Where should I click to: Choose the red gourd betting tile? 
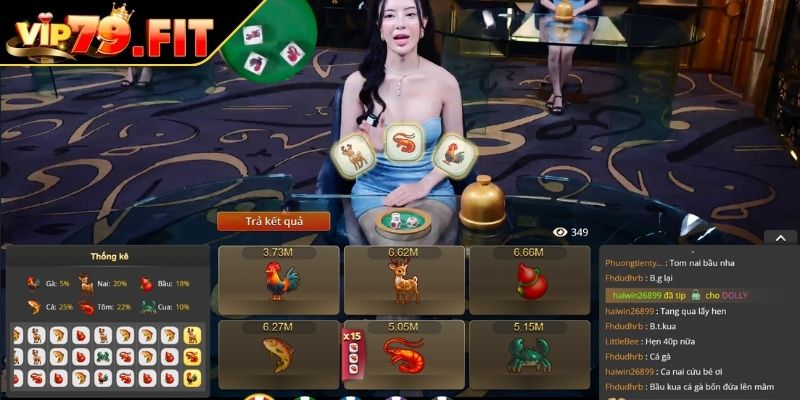point(527,279)
